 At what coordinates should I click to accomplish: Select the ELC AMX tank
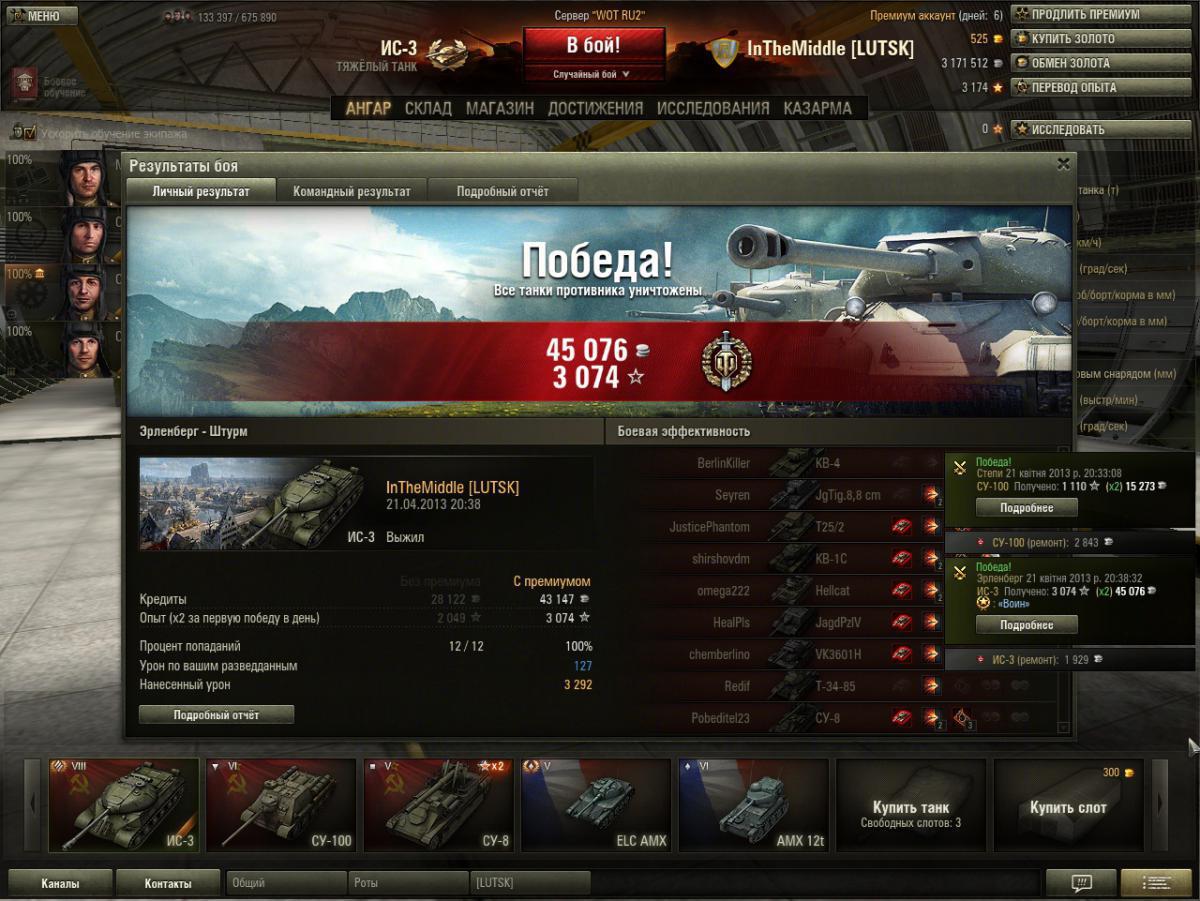click(x=595, y=804)
